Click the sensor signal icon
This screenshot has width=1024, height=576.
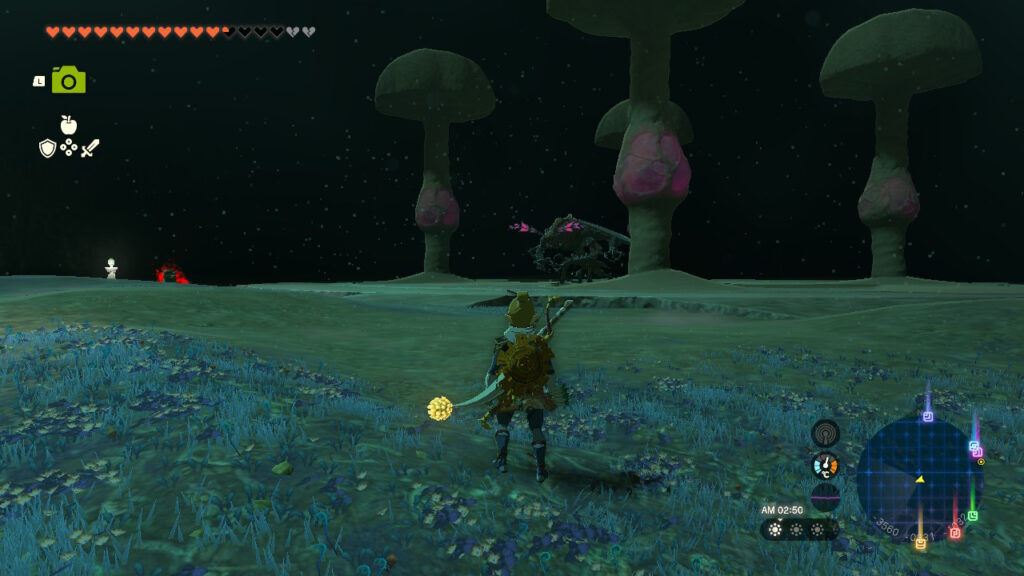tap(825, 433)
